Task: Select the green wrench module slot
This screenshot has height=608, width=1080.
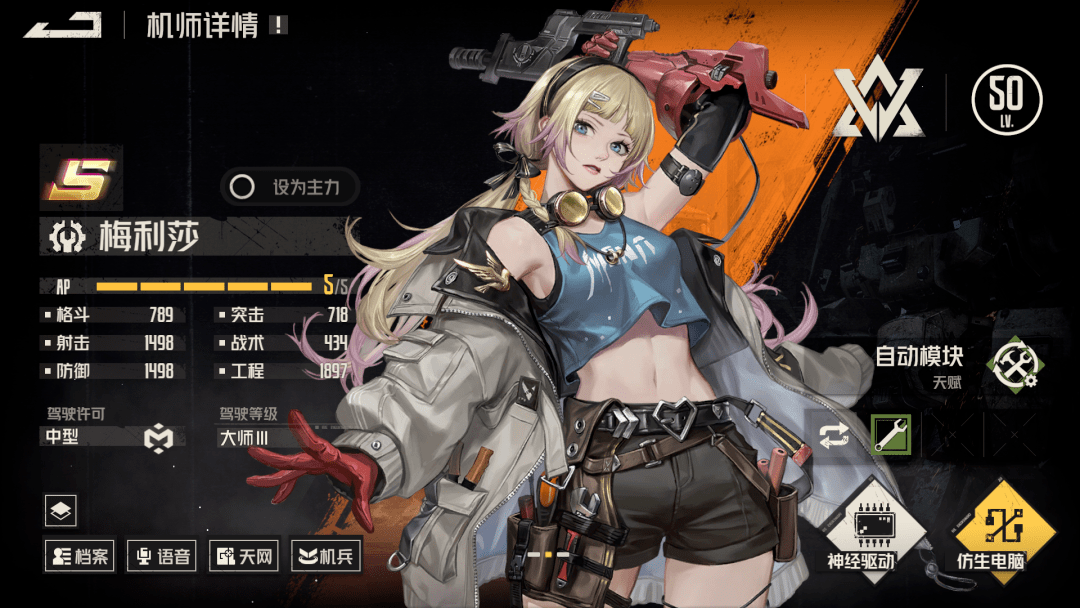Action: pos(890,435)
